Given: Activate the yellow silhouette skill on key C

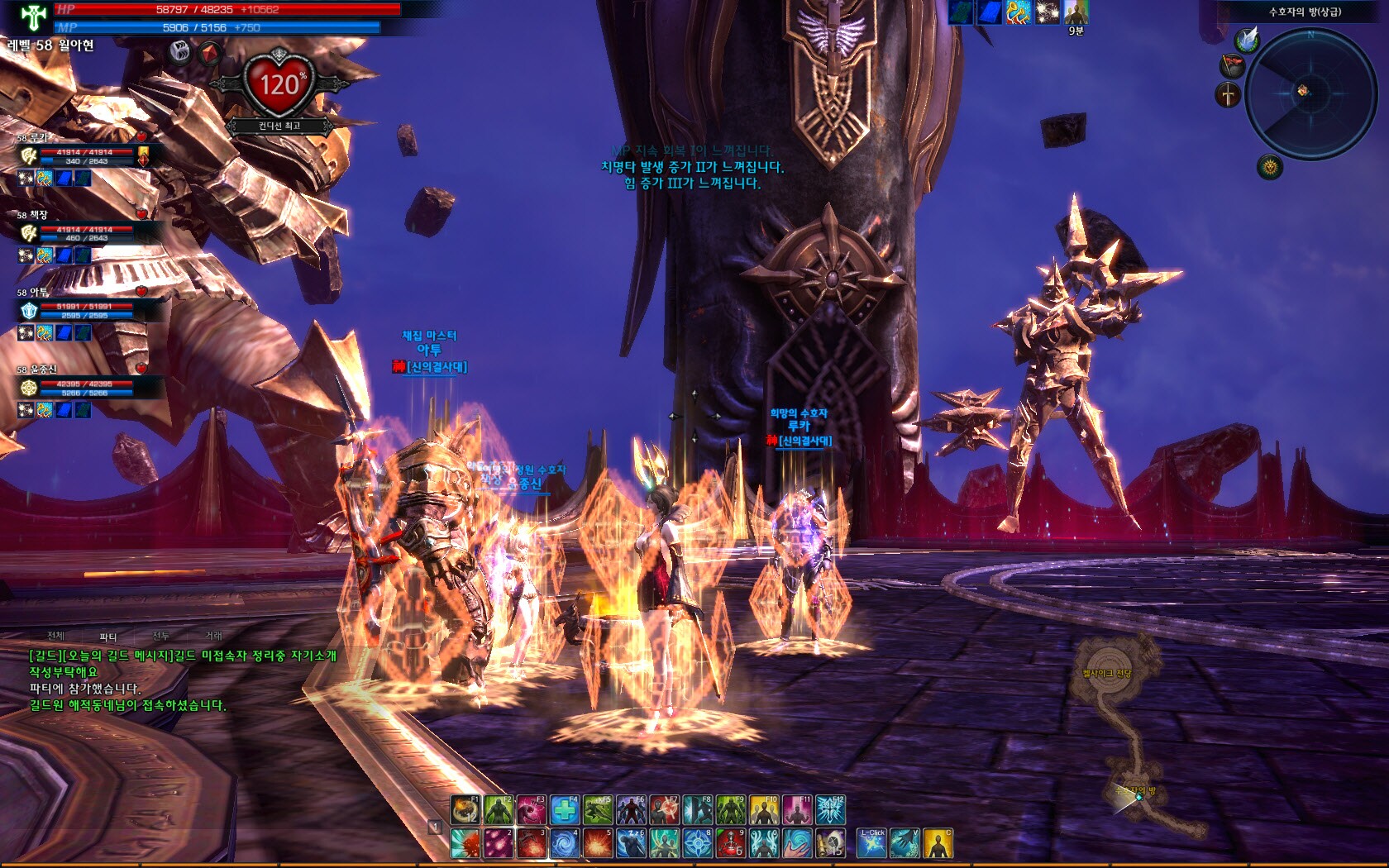Looking at the screenshot, I should point(938,843).
